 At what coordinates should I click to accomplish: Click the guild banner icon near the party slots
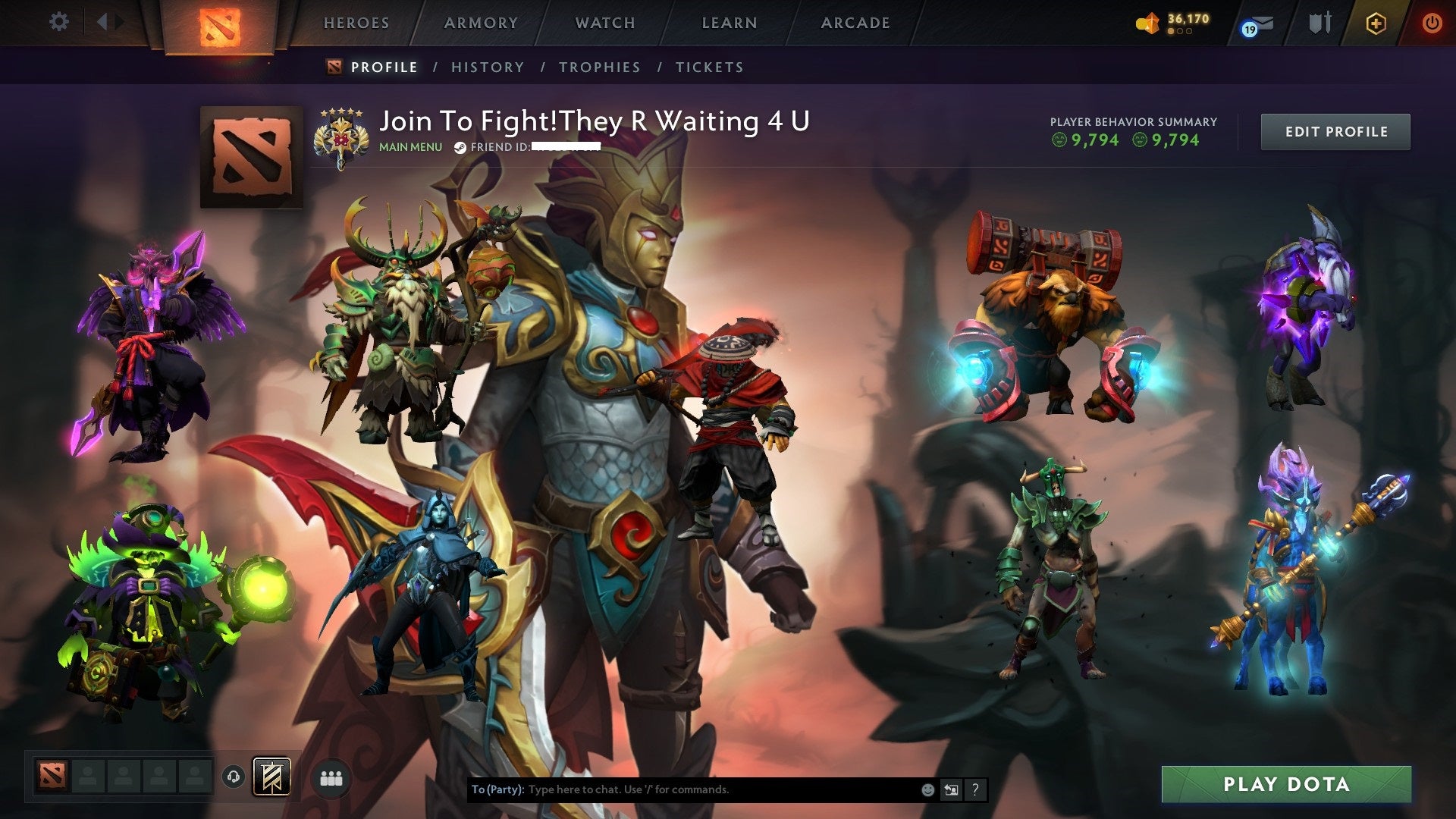273,777
